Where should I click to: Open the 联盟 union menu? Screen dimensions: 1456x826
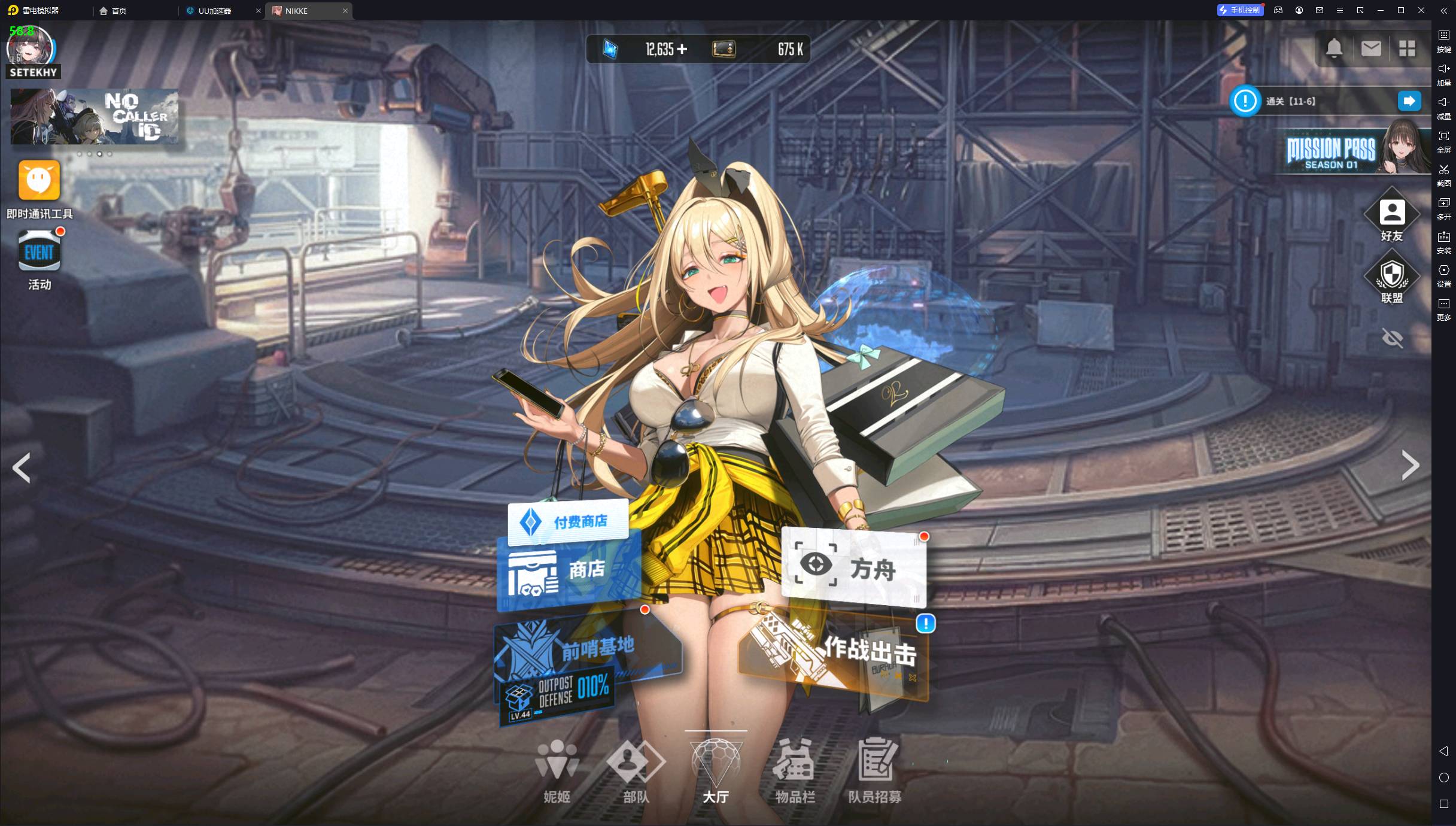1391,278
